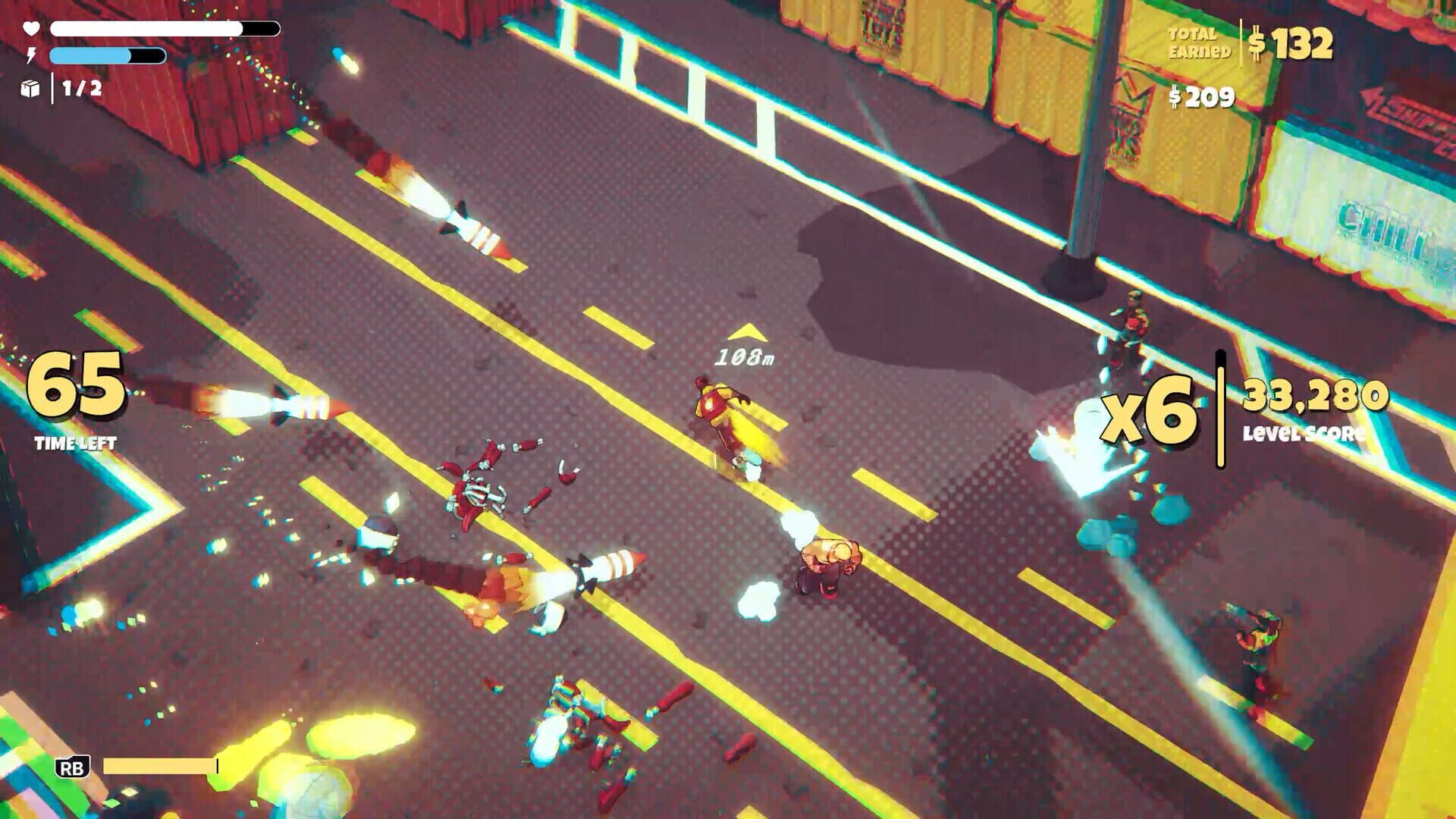
Task: Toggle the blue energy gauge display
Action: click(x=106, y=55)
